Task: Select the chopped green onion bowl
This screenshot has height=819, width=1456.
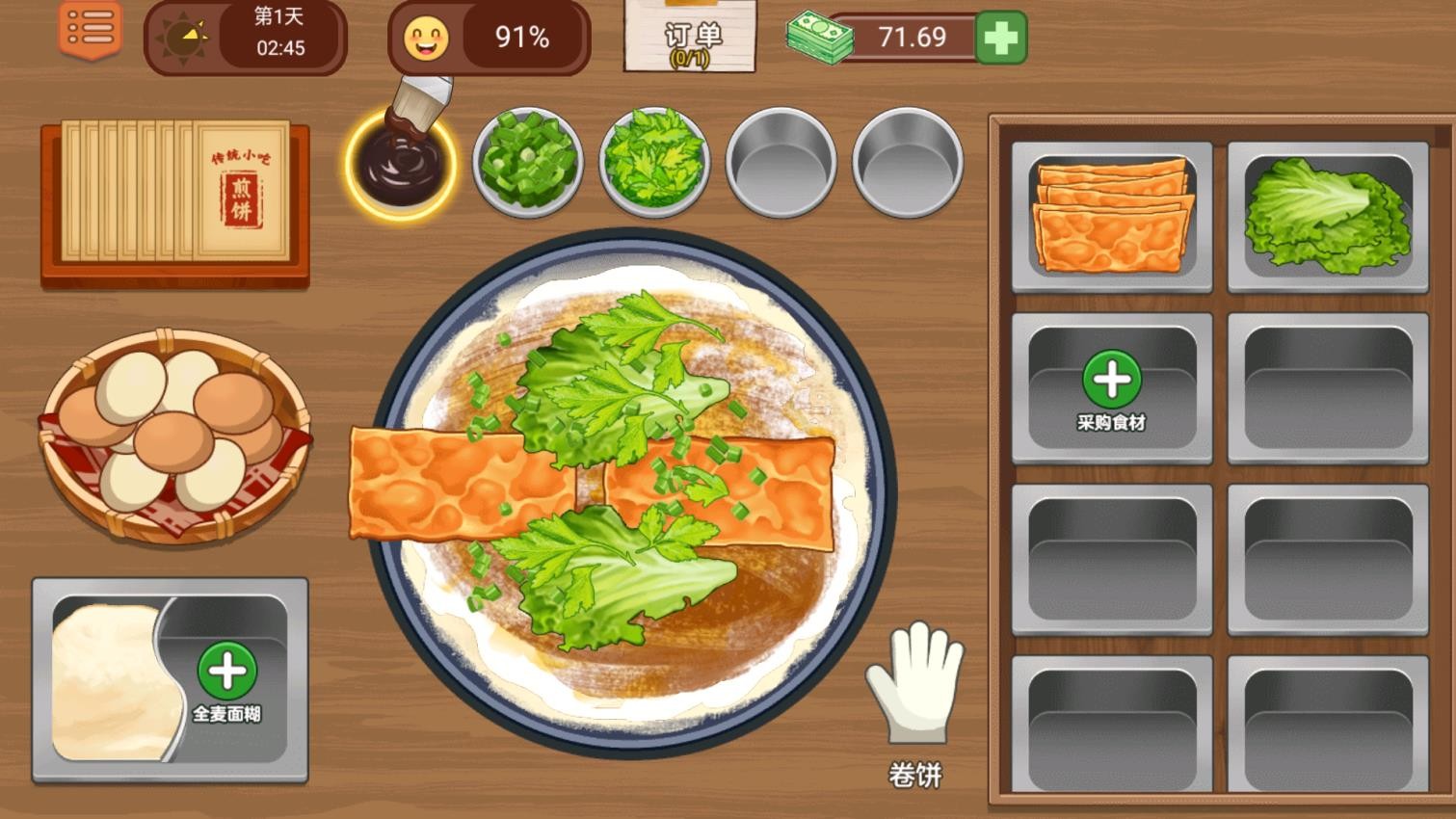Action: 526,164
